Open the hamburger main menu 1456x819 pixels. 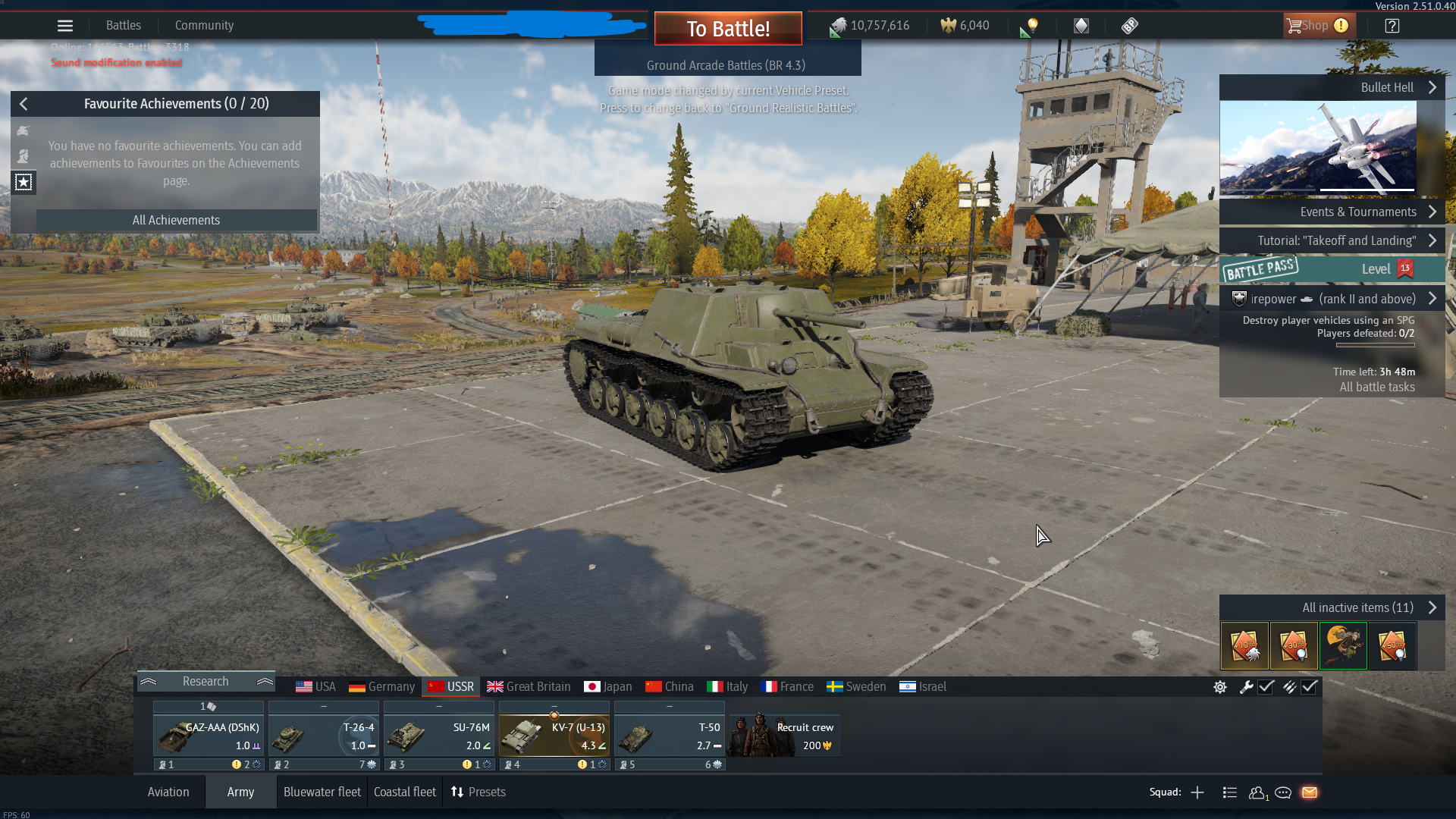tap(65, 26)
